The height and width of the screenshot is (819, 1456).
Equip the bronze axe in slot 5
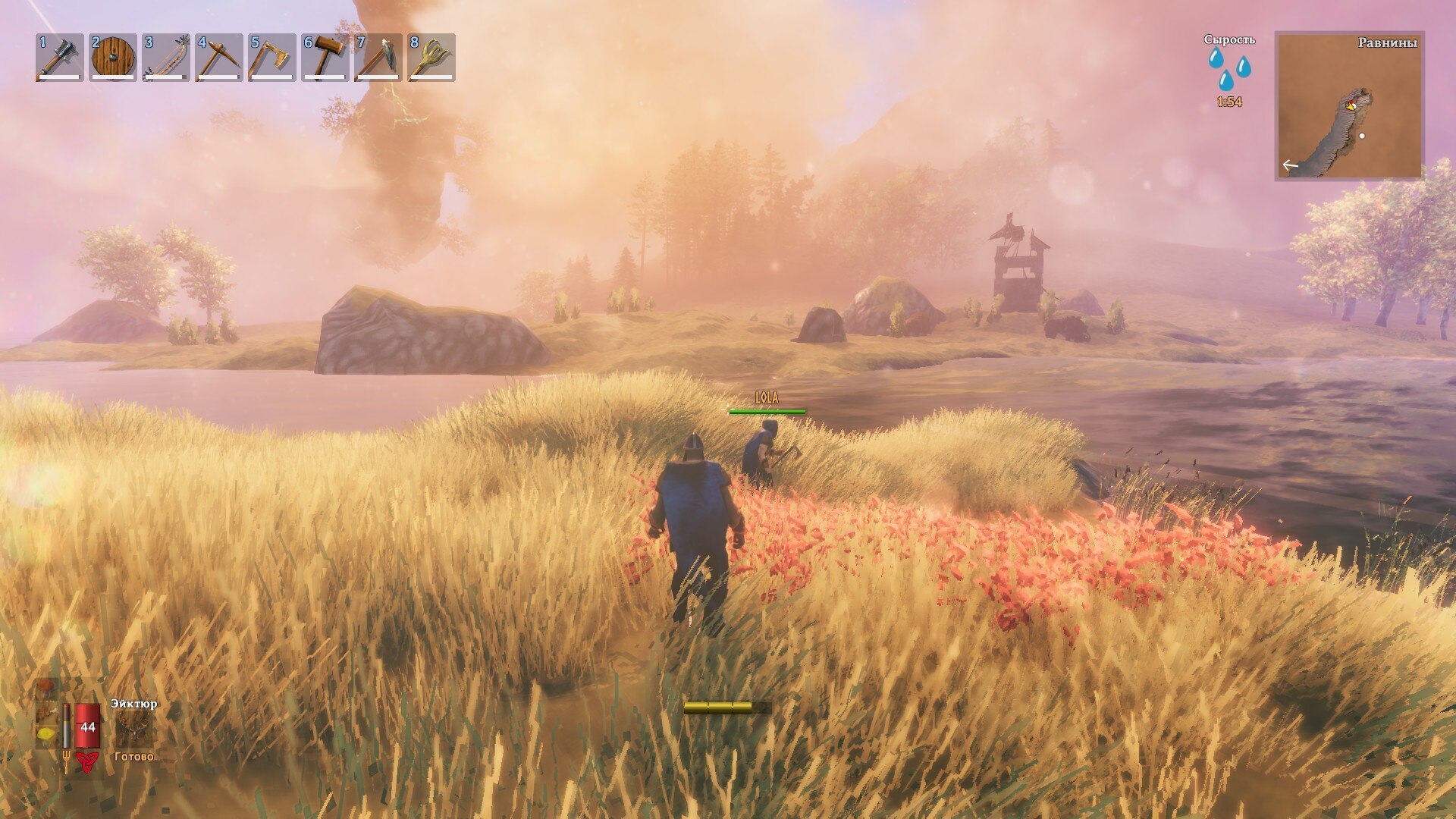point(272,57)
